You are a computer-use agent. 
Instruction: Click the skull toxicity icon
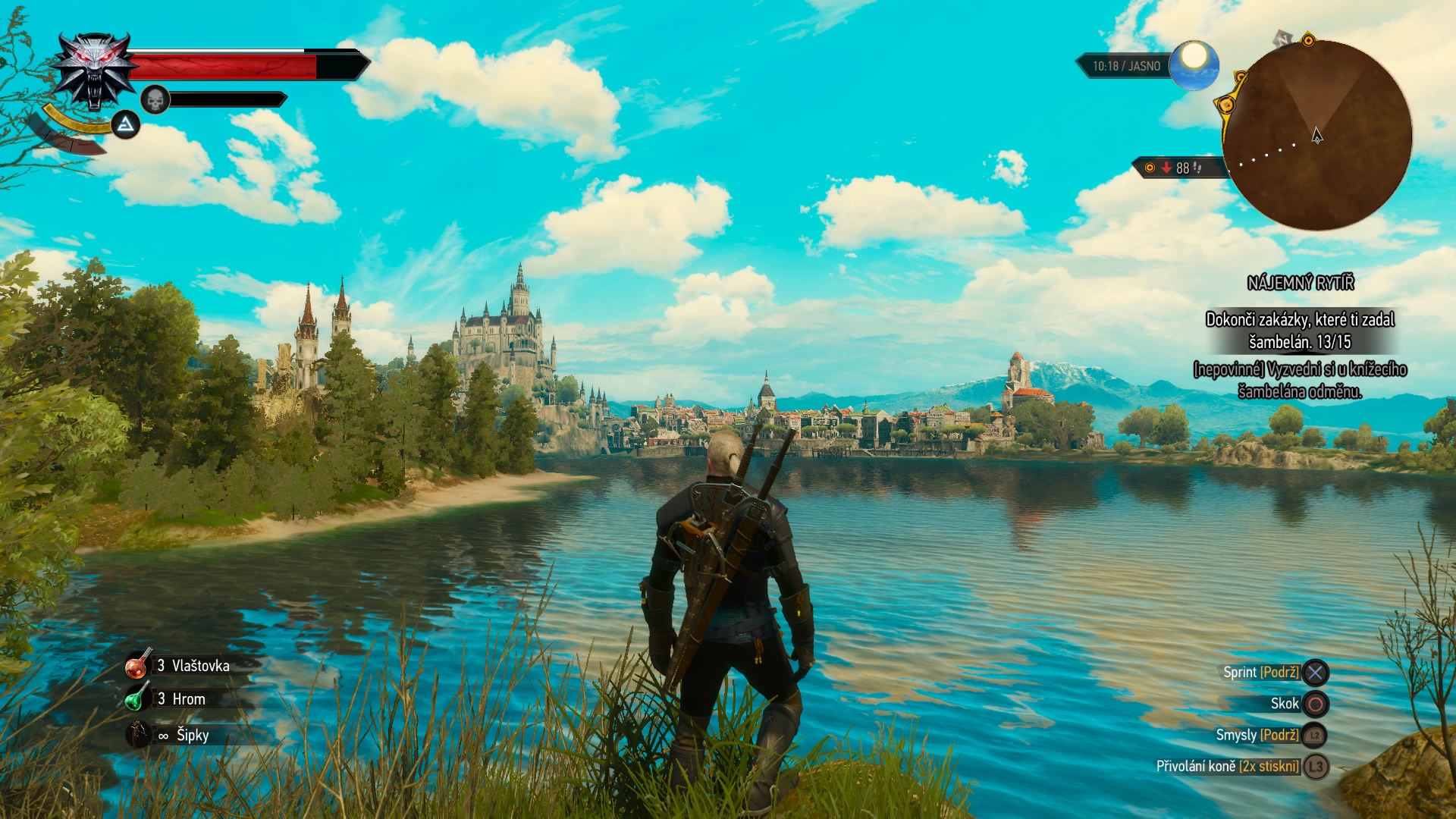point(155,99)
